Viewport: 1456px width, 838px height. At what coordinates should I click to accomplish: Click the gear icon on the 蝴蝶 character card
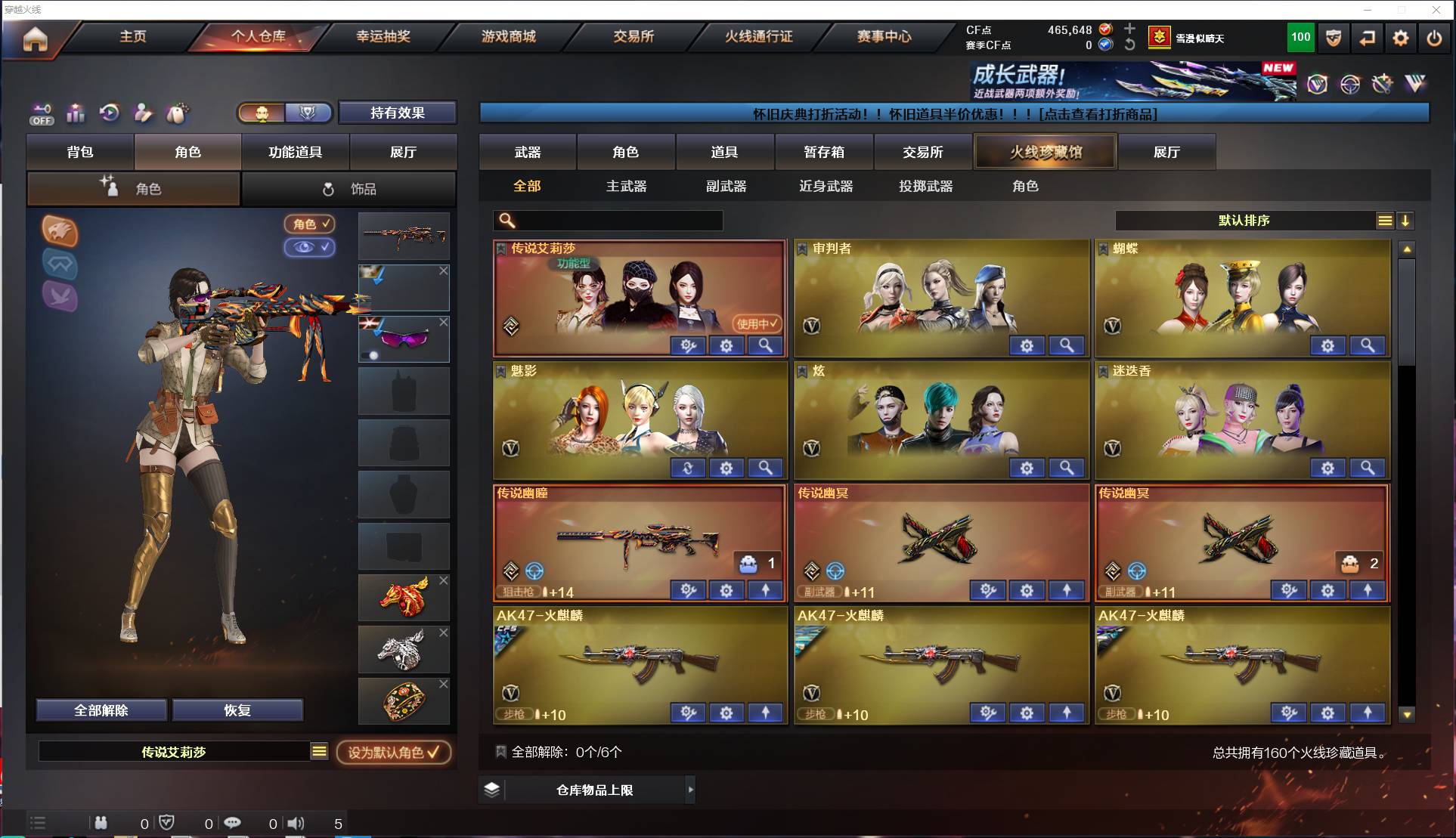(1328, 345)
